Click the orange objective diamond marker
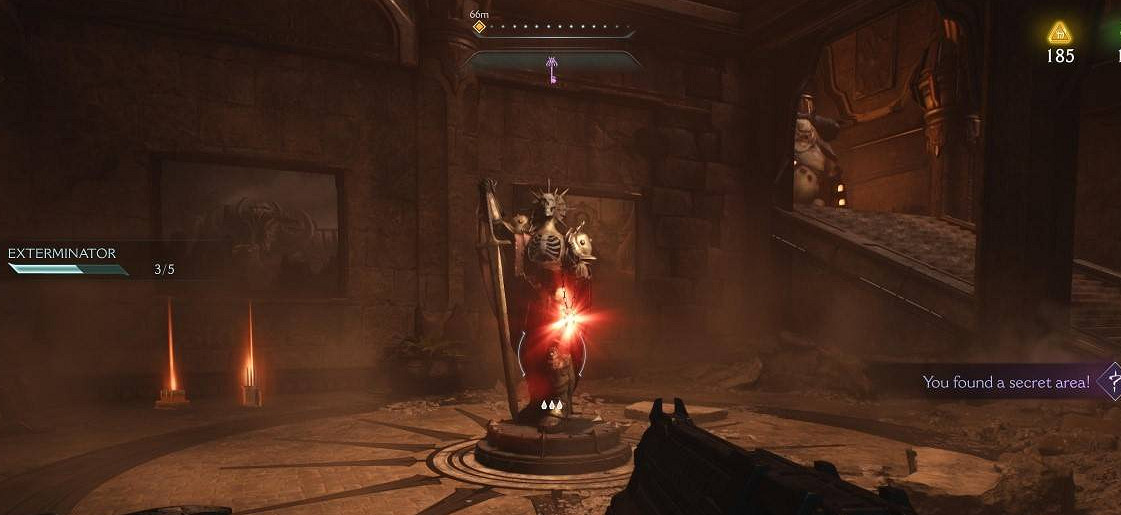The width and height of the screenshot is (1121, 515). coord(479,27)
